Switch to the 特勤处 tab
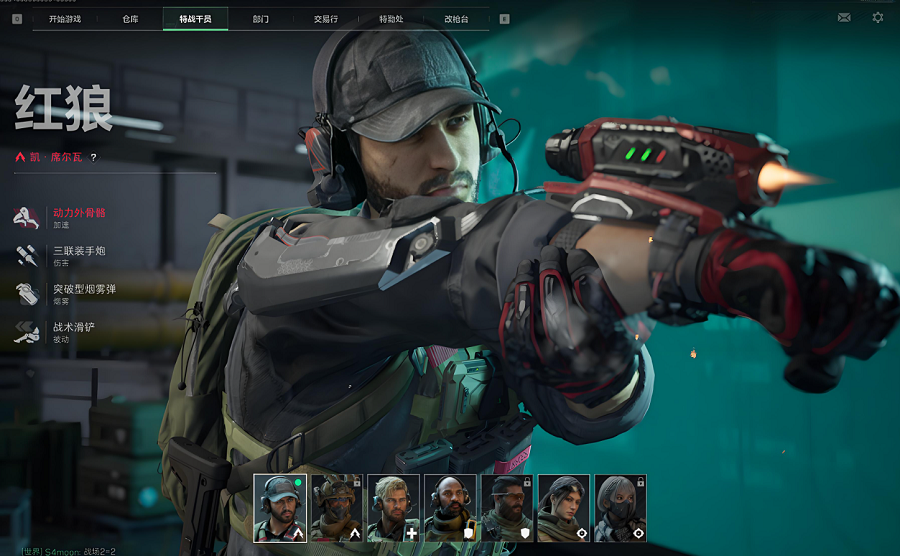Image resolution: width=900 pixels, height=556 pixels. click(x=391, y=18)
